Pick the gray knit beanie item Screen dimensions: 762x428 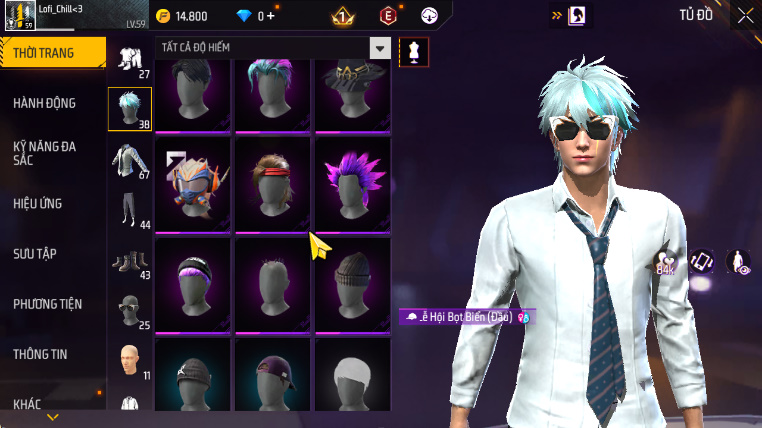click(x=352, y=284)
